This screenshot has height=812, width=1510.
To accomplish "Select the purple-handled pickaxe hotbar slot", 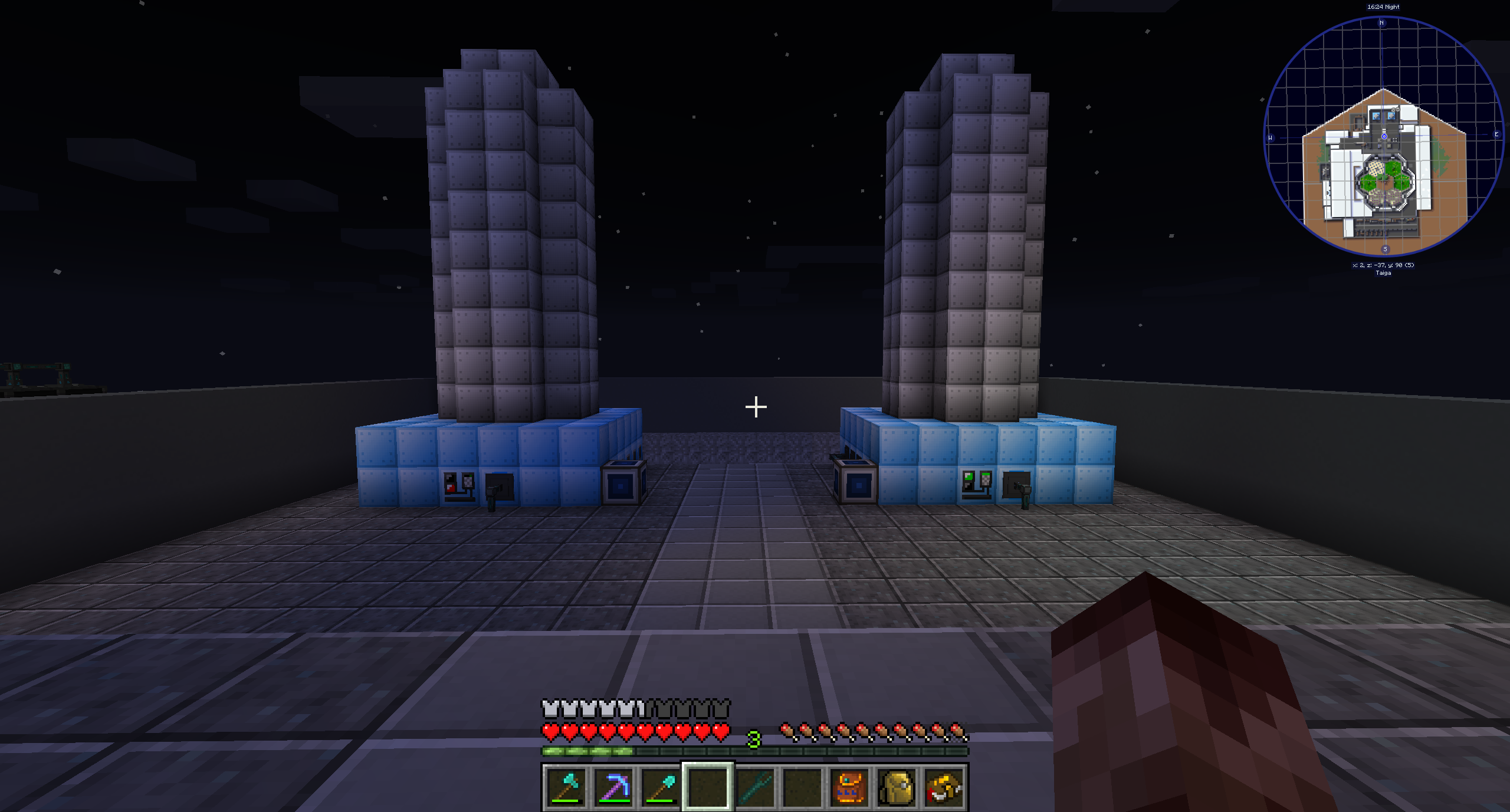I will click(x=613, y=787).
